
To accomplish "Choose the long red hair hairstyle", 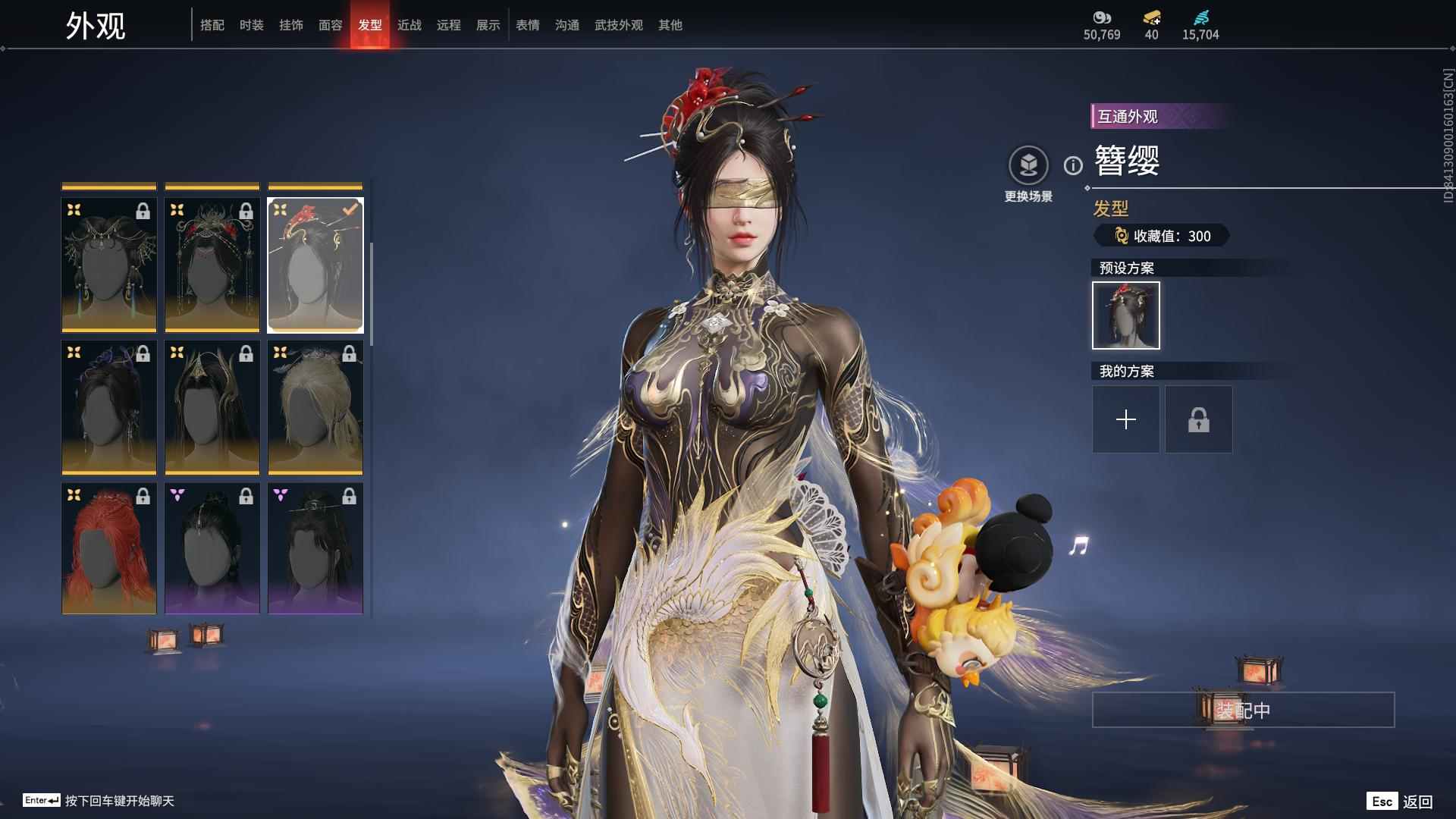I will (x=108, y=548).
